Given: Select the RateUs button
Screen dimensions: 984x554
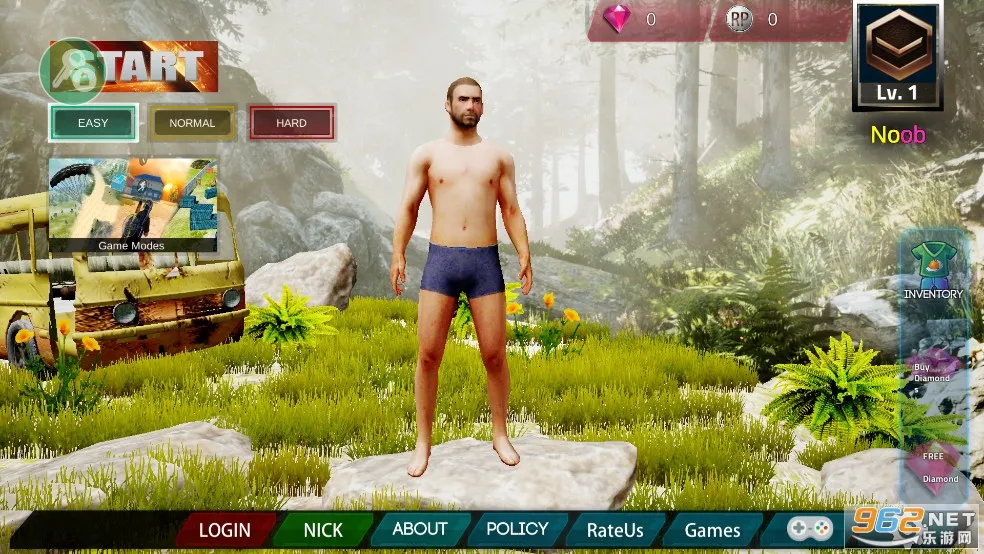Looking at the screenshot, I should click(614, 530).
